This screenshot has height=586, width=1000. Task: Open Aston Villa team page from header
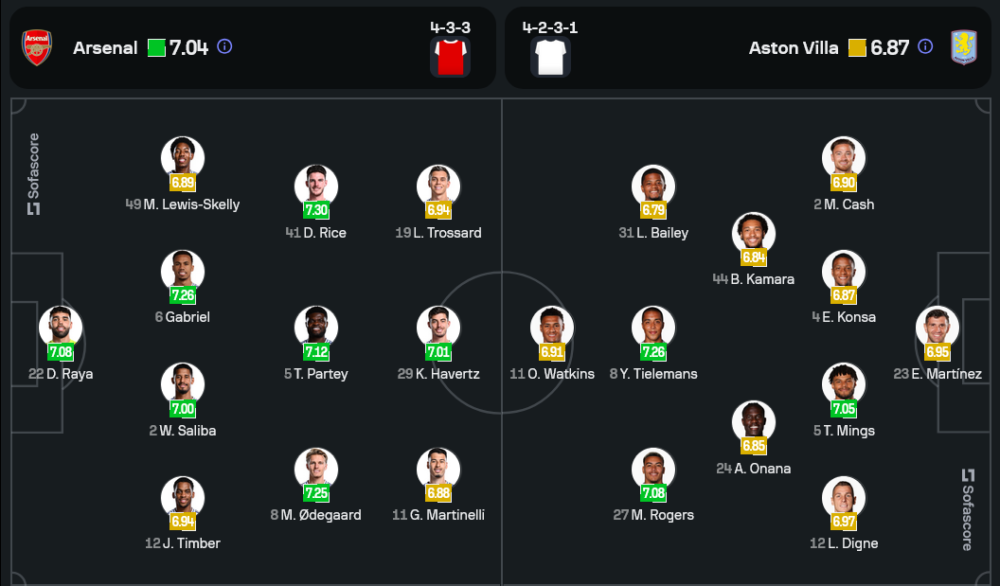(x=794, y=48)
